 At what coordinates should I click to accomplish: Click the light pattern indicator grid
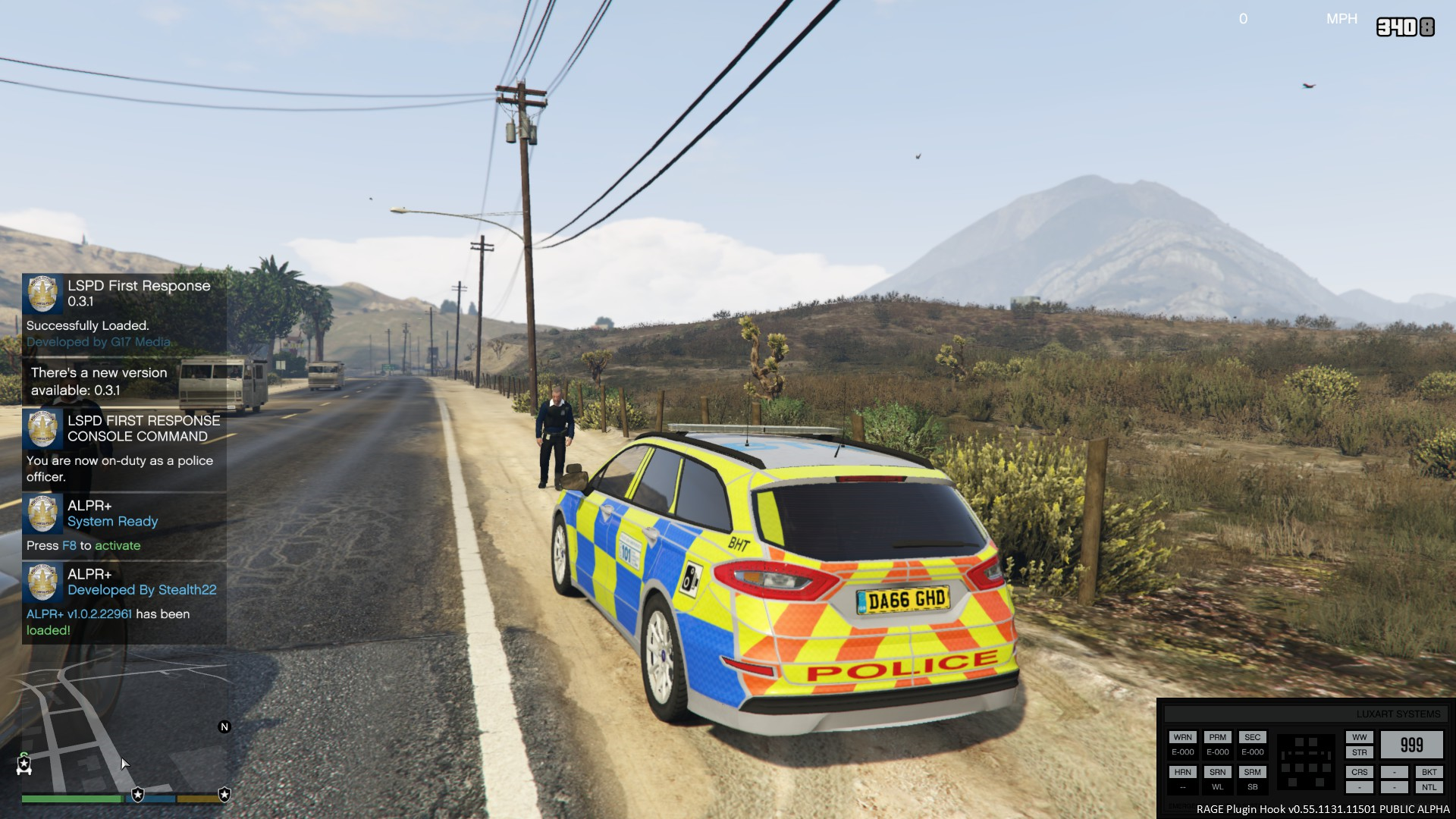pos(1306,762)
